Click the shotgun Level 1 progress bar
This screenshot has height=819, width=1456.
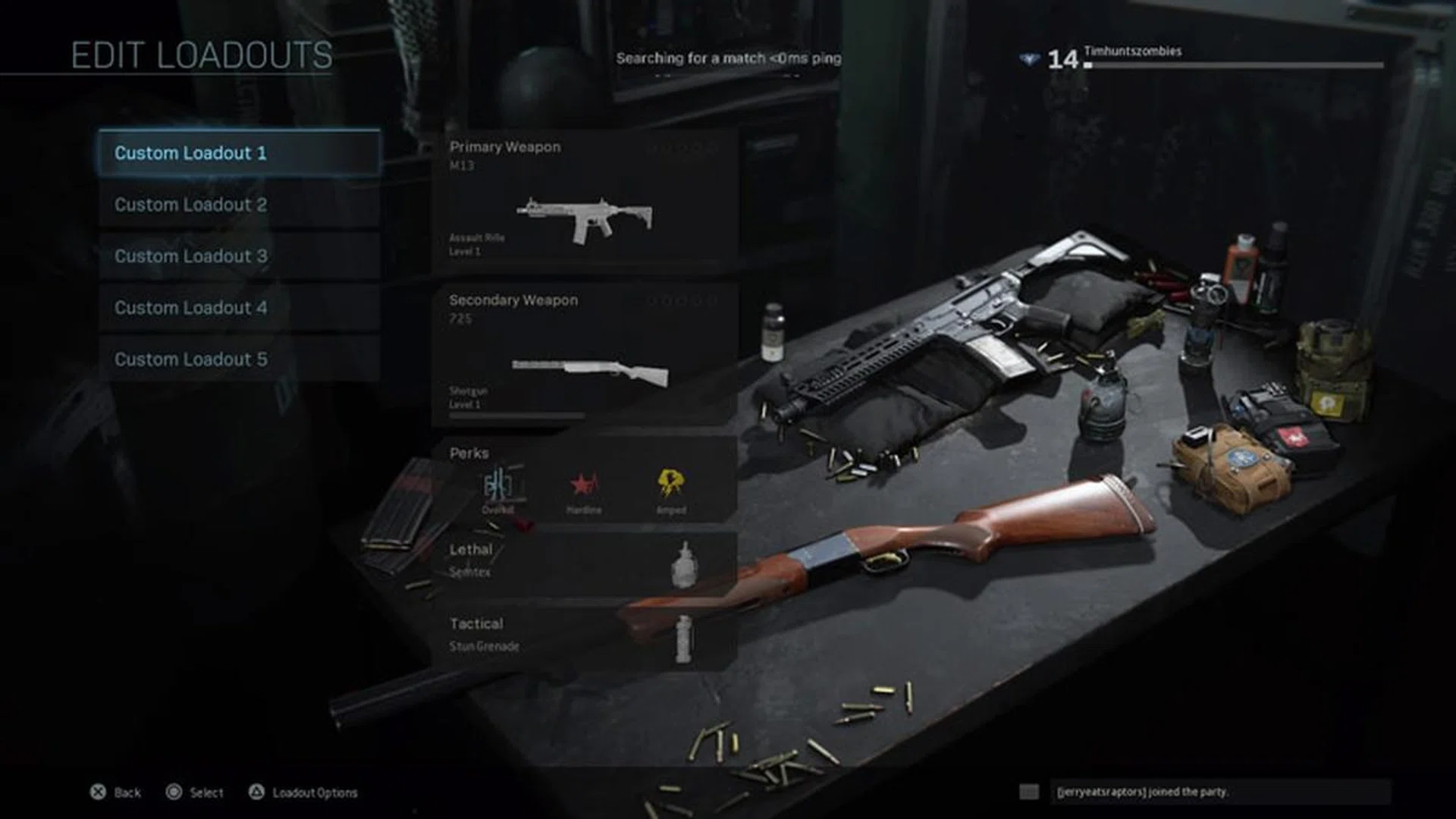516,416
